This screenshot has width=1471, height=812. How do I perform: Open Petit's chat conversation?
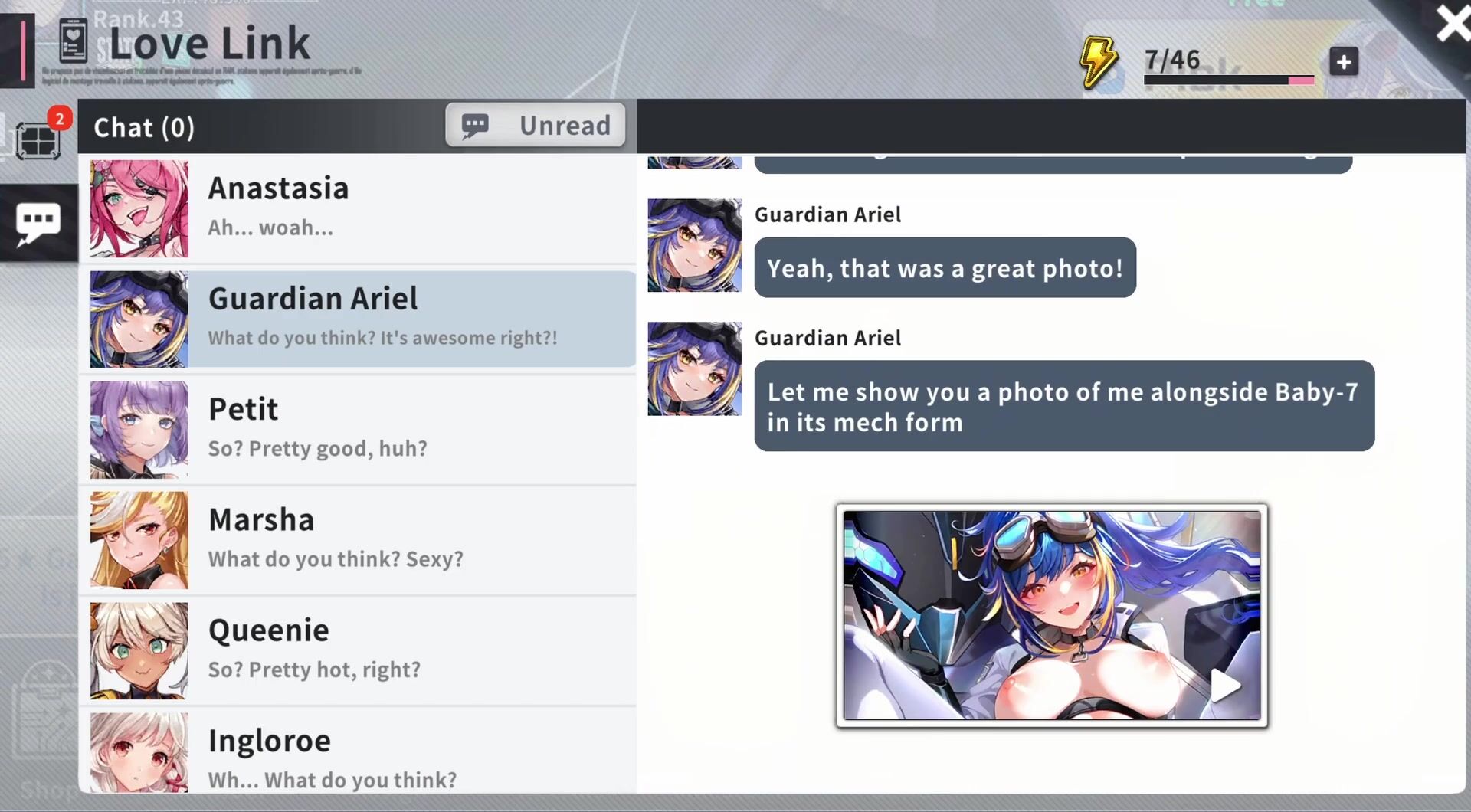point(360,429)
